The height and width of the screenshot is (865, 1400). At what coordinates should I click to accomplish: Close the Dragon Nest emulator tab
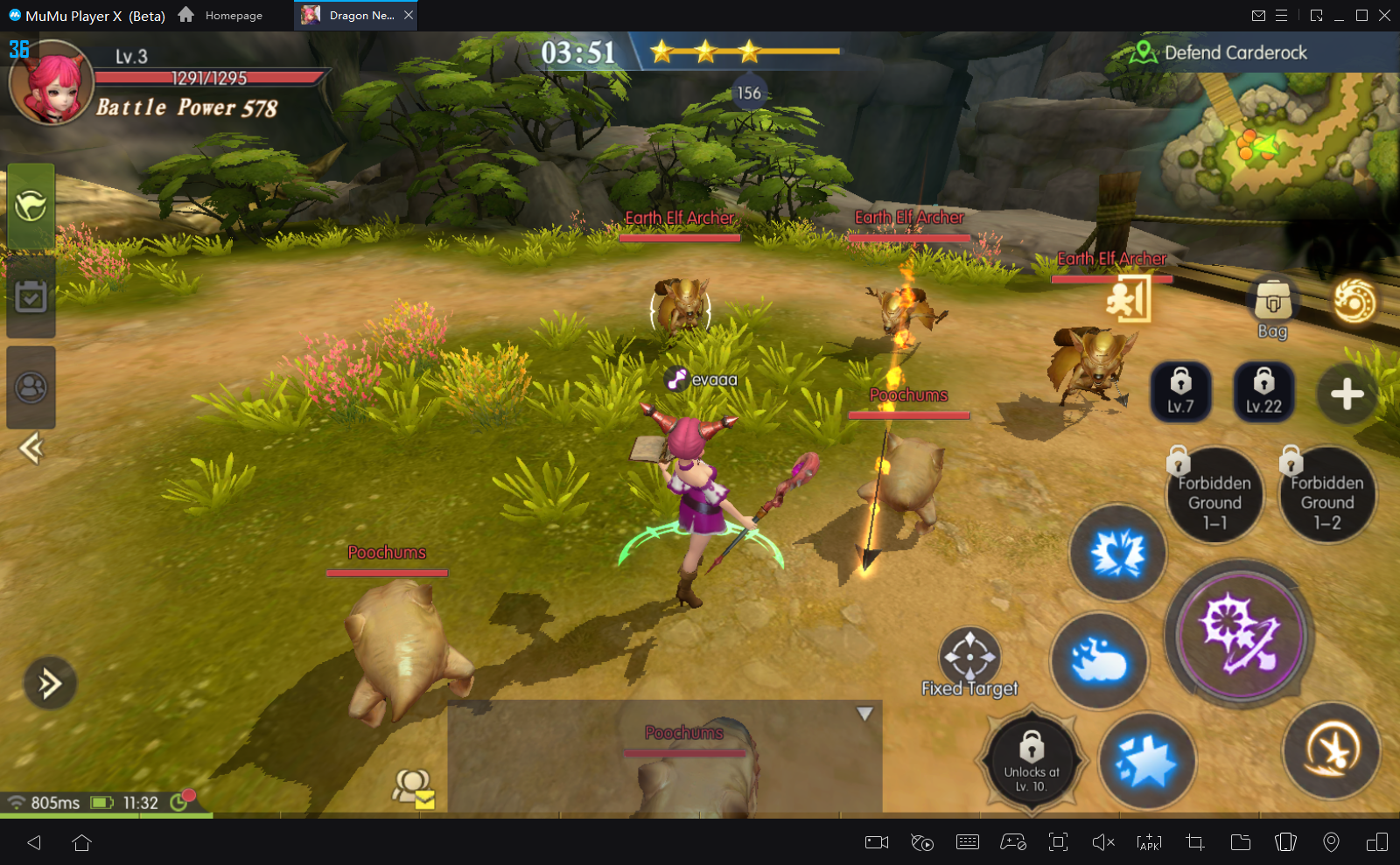409,15
